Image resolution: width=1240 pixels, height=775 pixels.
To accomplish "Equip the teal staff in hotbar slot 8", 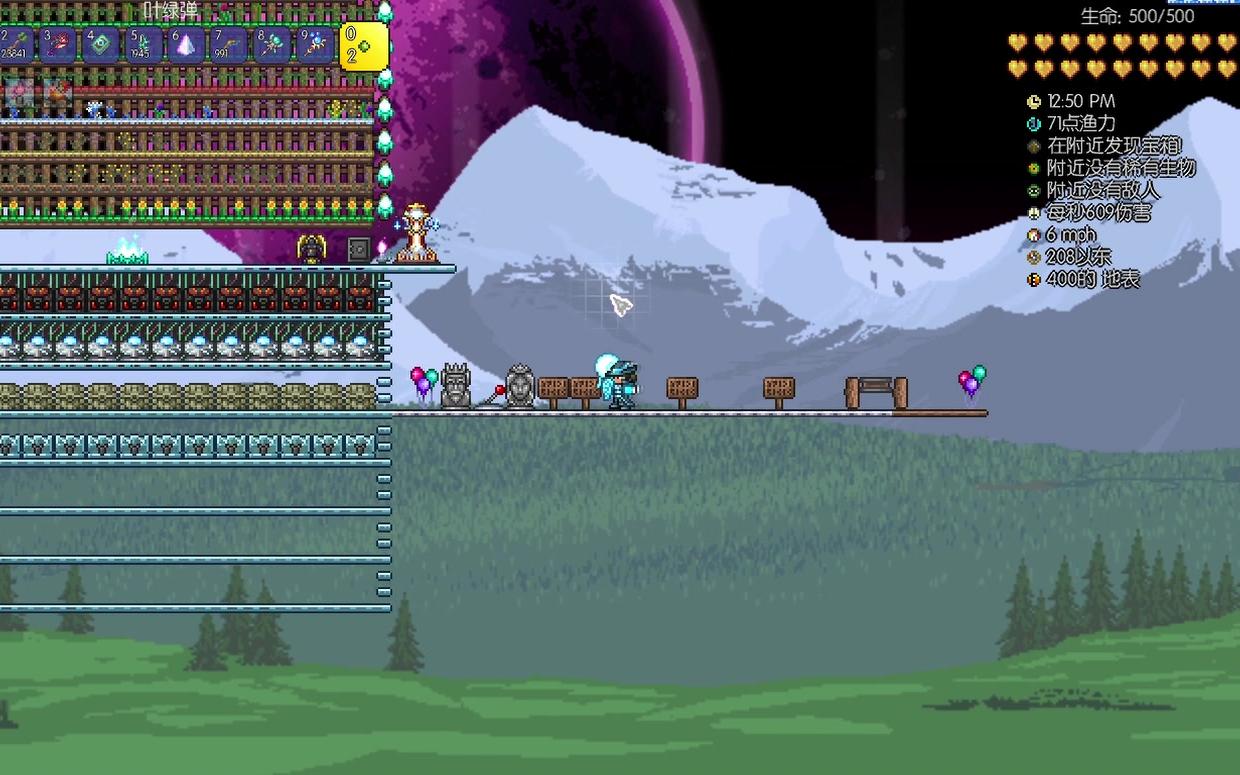I will coord(271,45).
